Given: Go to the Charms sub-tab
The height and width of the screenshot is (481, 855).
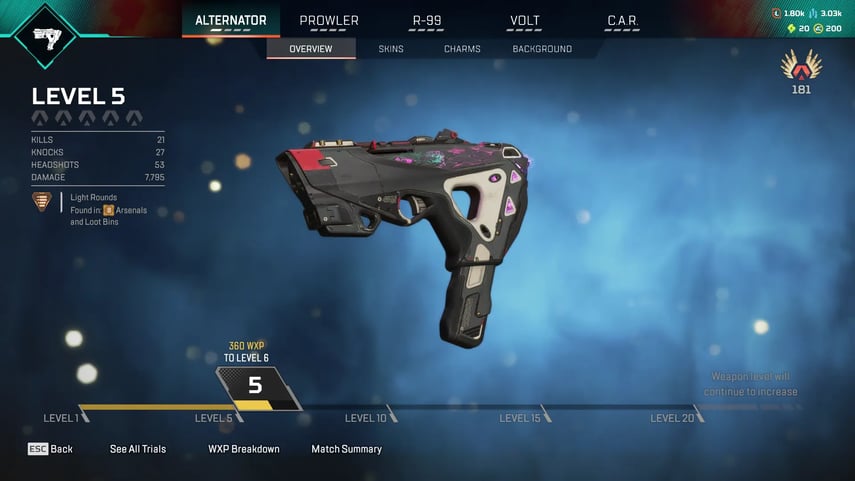Looking at the screenshot, I should tap(462, 49).
